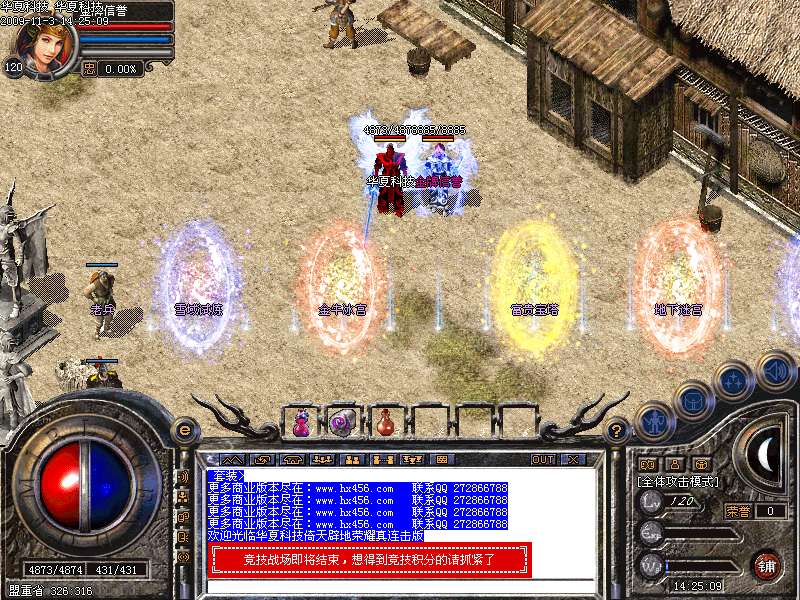Image resolution: width=800 pixels, height=600 pixels.
Task: Close with the X button above chat
Action: click(573, 460)
